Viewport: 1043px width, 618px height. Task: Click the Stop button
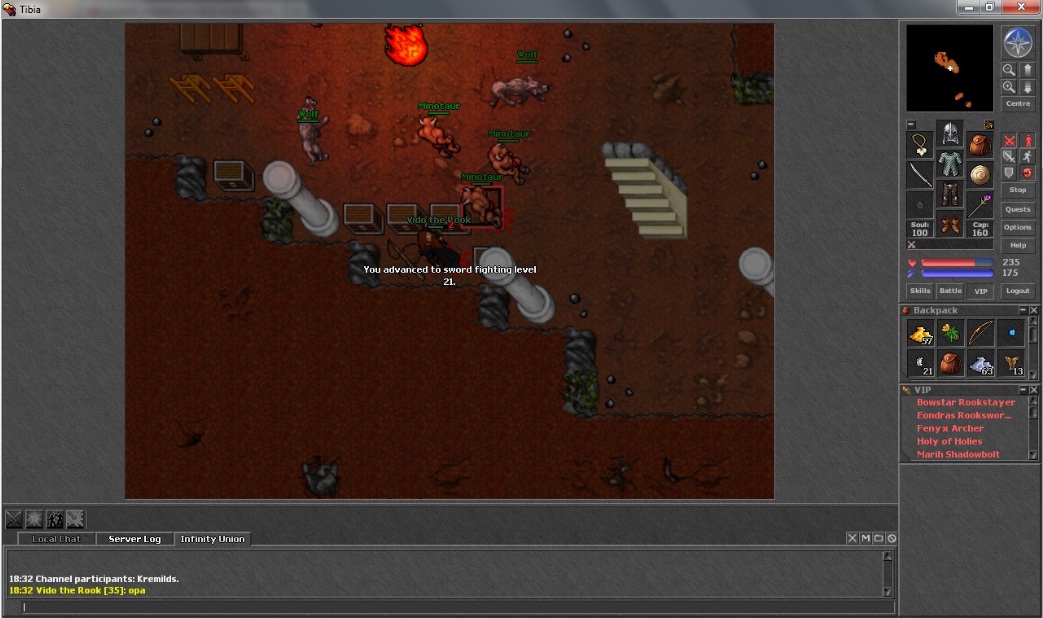pos(1018,190)
